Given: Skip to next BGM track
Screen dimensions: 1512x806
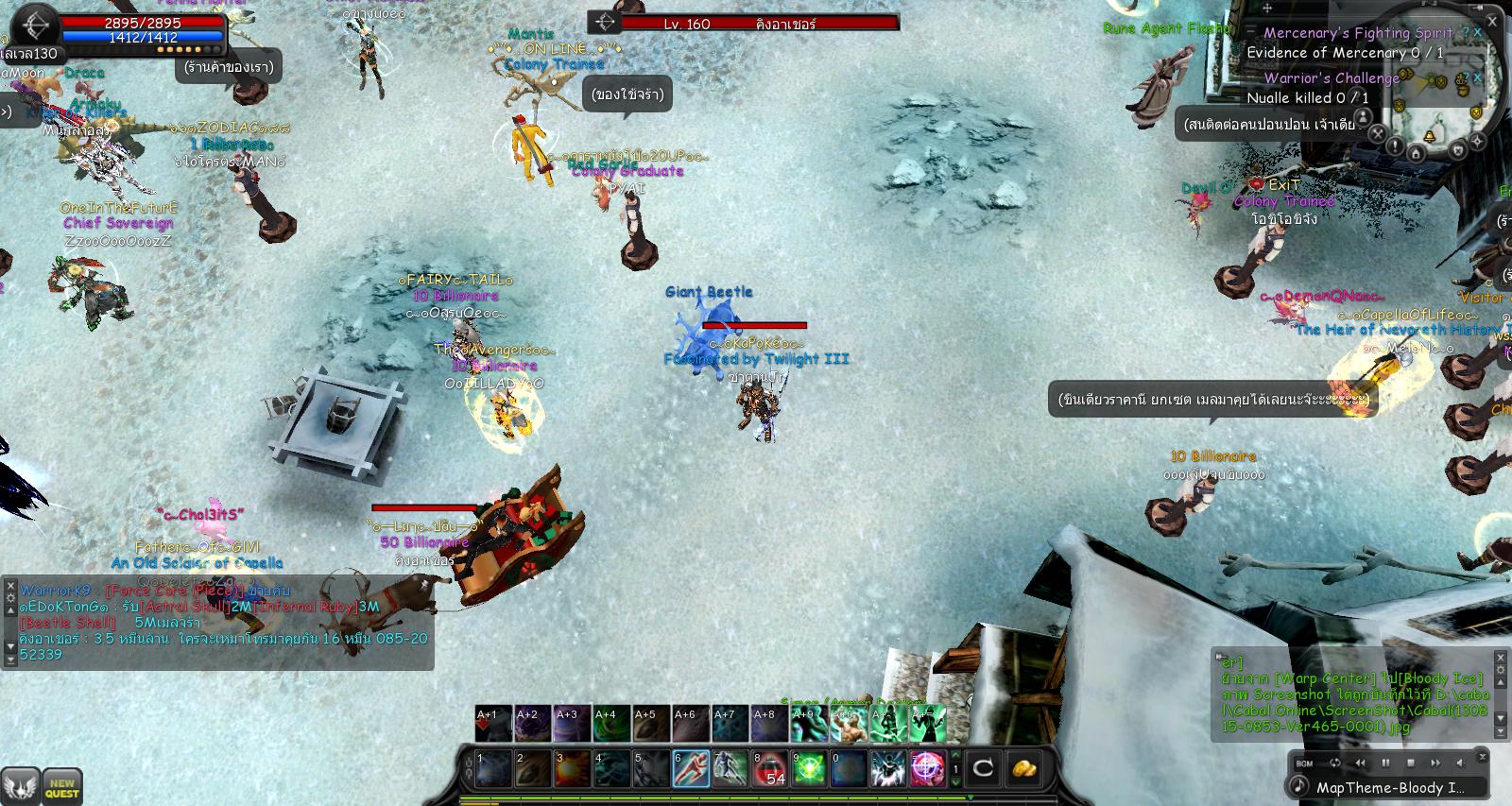Looking at the screenshot, I should (1435, 763).
